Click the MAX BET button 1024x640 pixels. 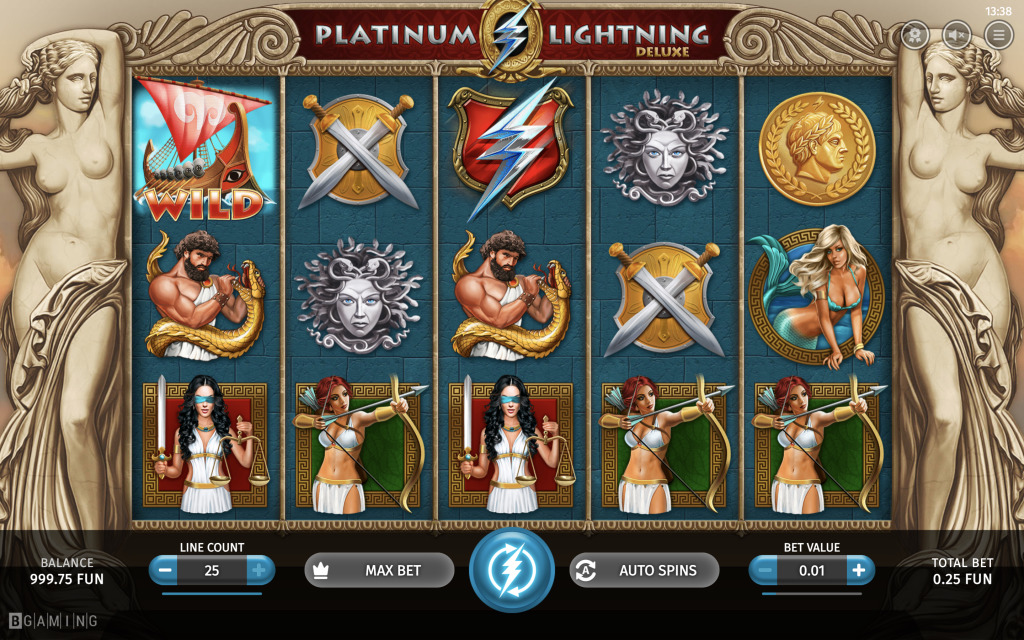(379, 570)
